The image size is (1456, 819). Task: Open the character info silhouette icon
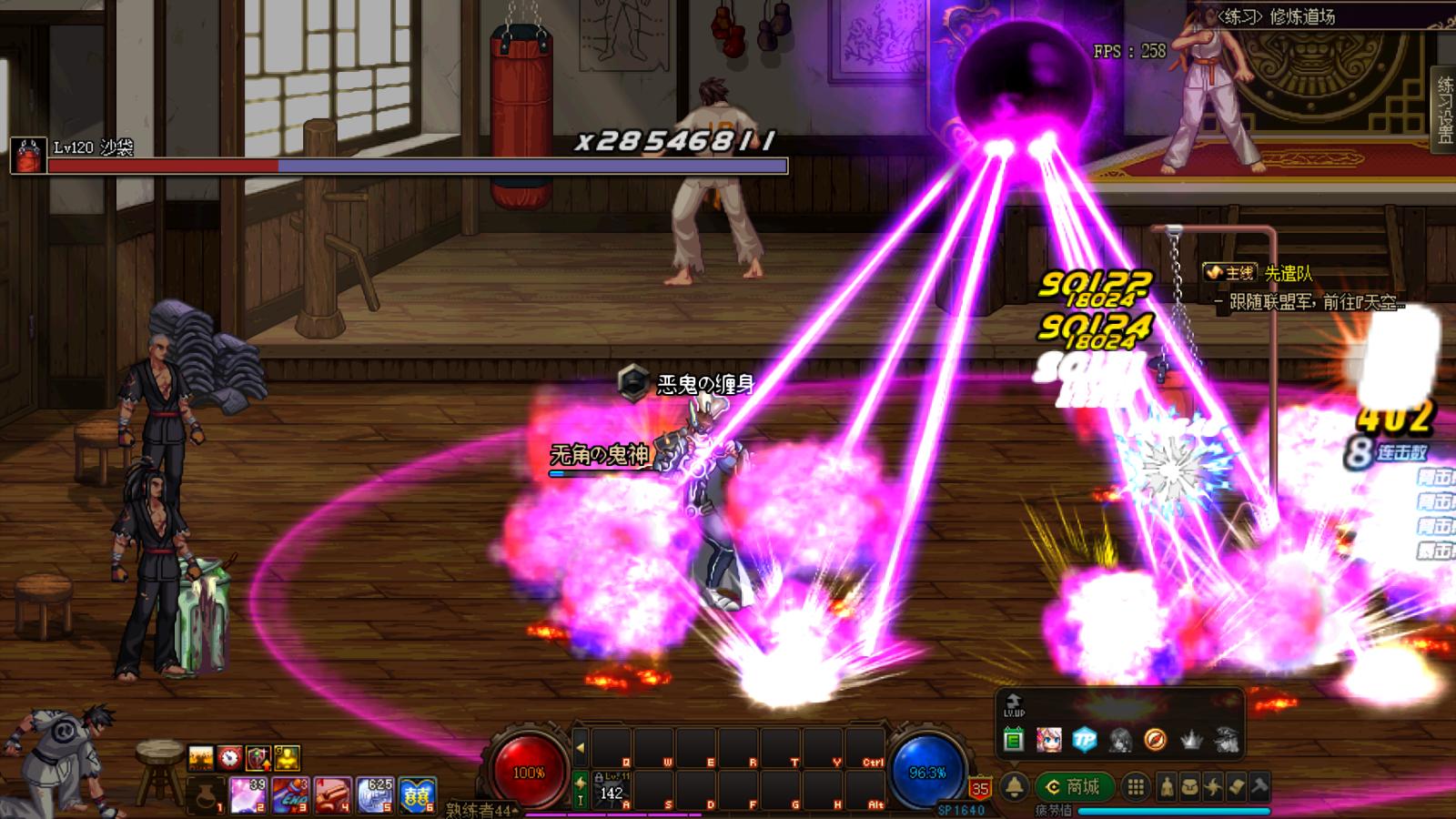click(x=1167, y=787)
